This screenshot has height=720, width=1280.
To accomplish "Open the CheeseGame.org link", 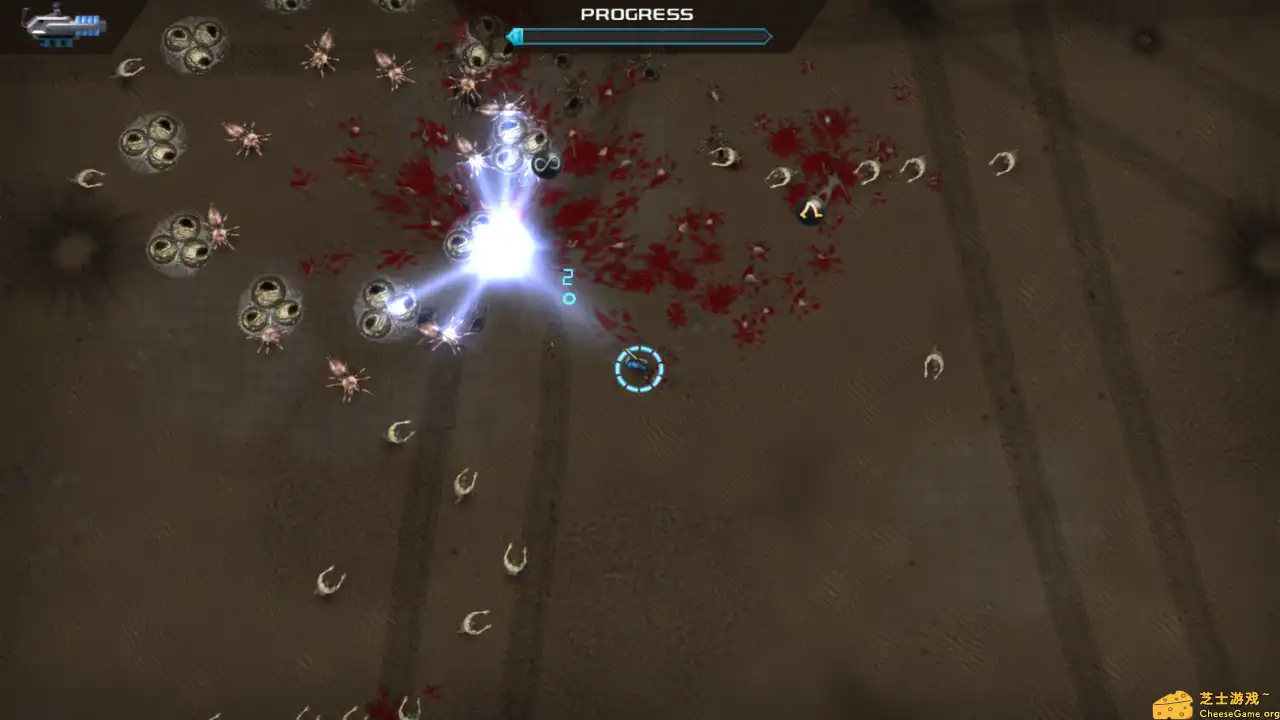I will coord(1238,711).
